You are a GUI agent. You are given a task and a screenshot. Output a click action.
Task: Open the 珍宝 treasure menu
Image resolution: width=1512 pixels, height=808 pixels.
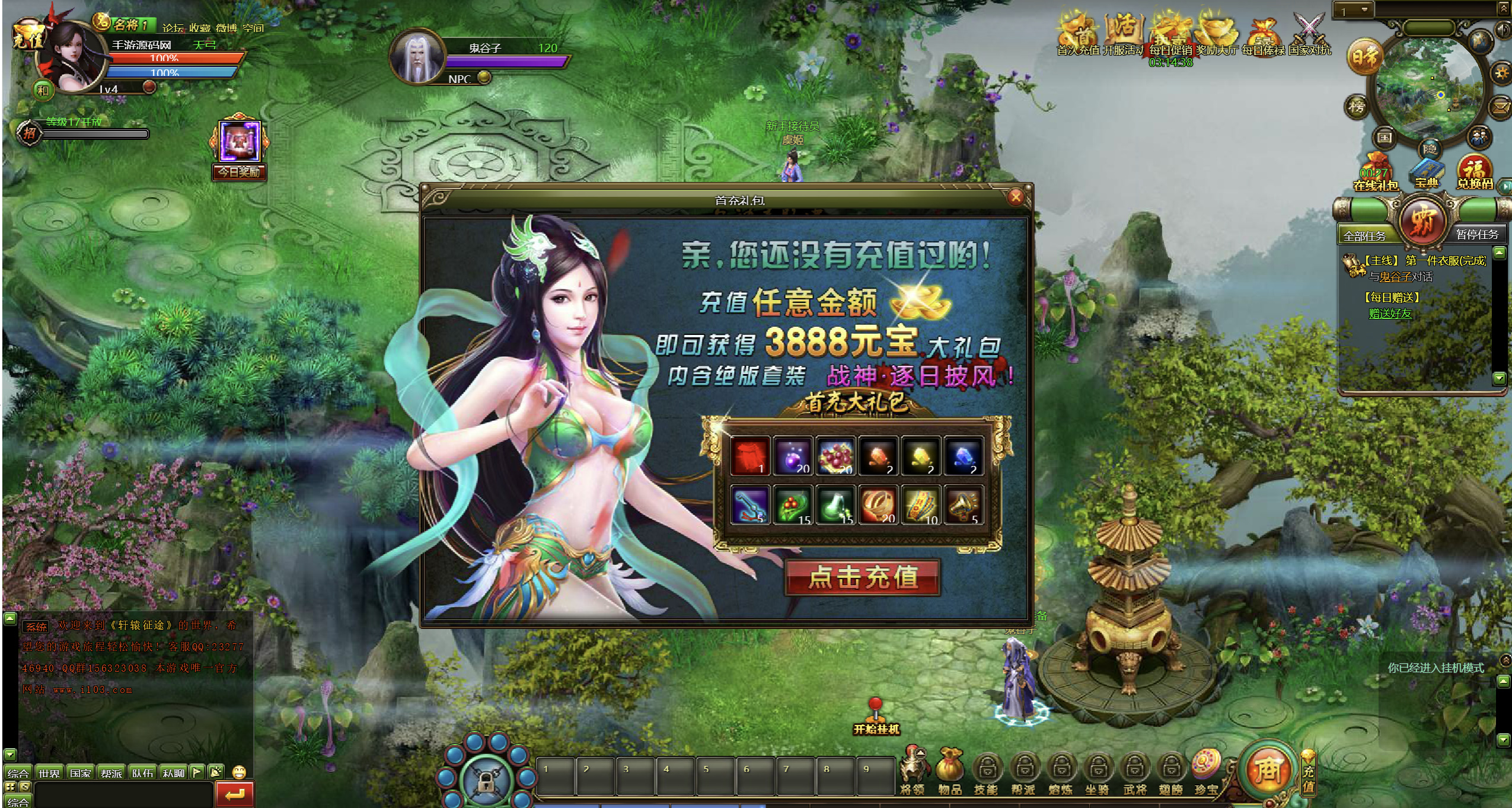tap(1206, 771)
